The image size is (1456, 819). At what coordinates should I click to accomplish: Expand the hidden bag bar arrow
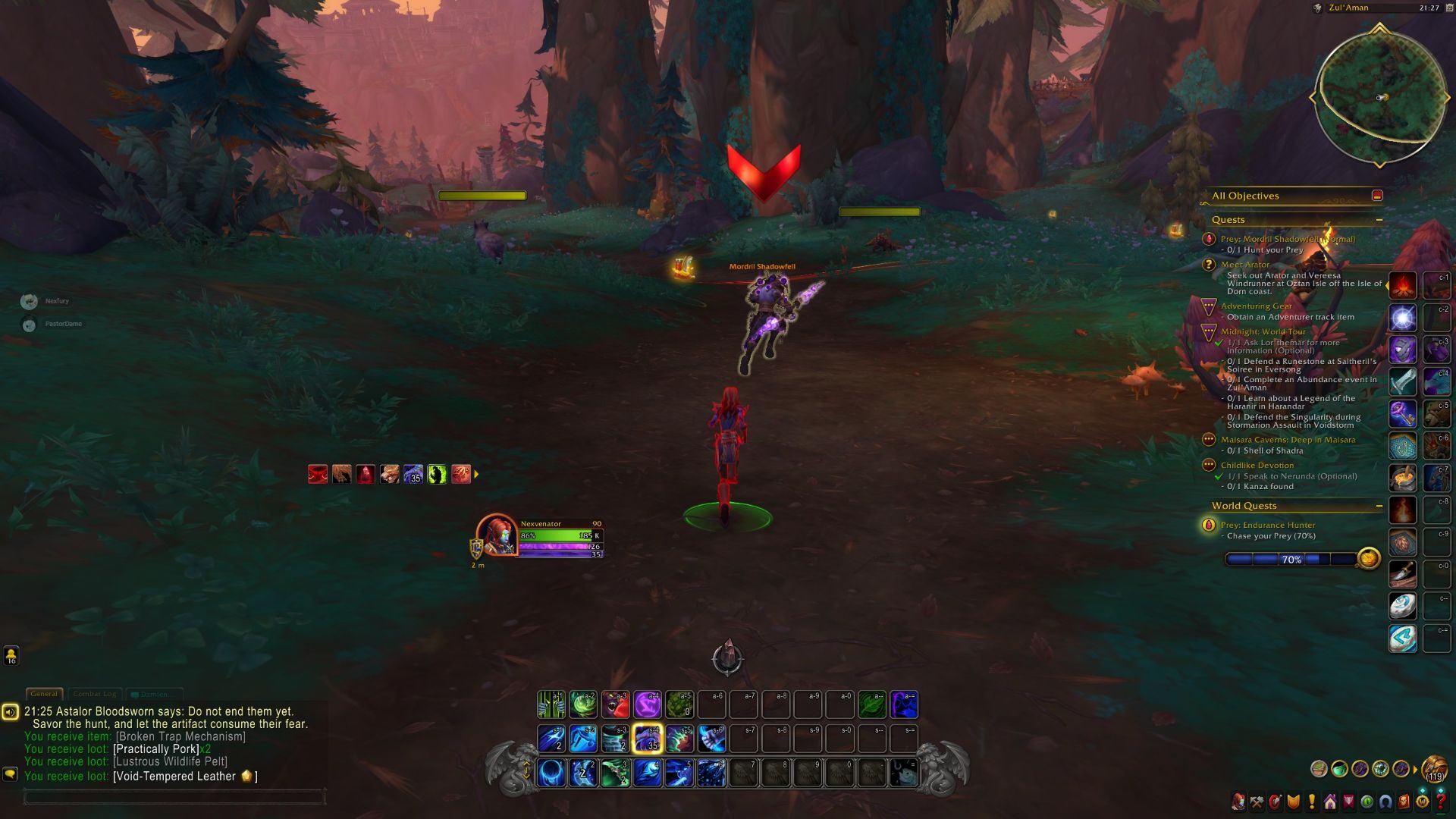[x=1417, y=768]
